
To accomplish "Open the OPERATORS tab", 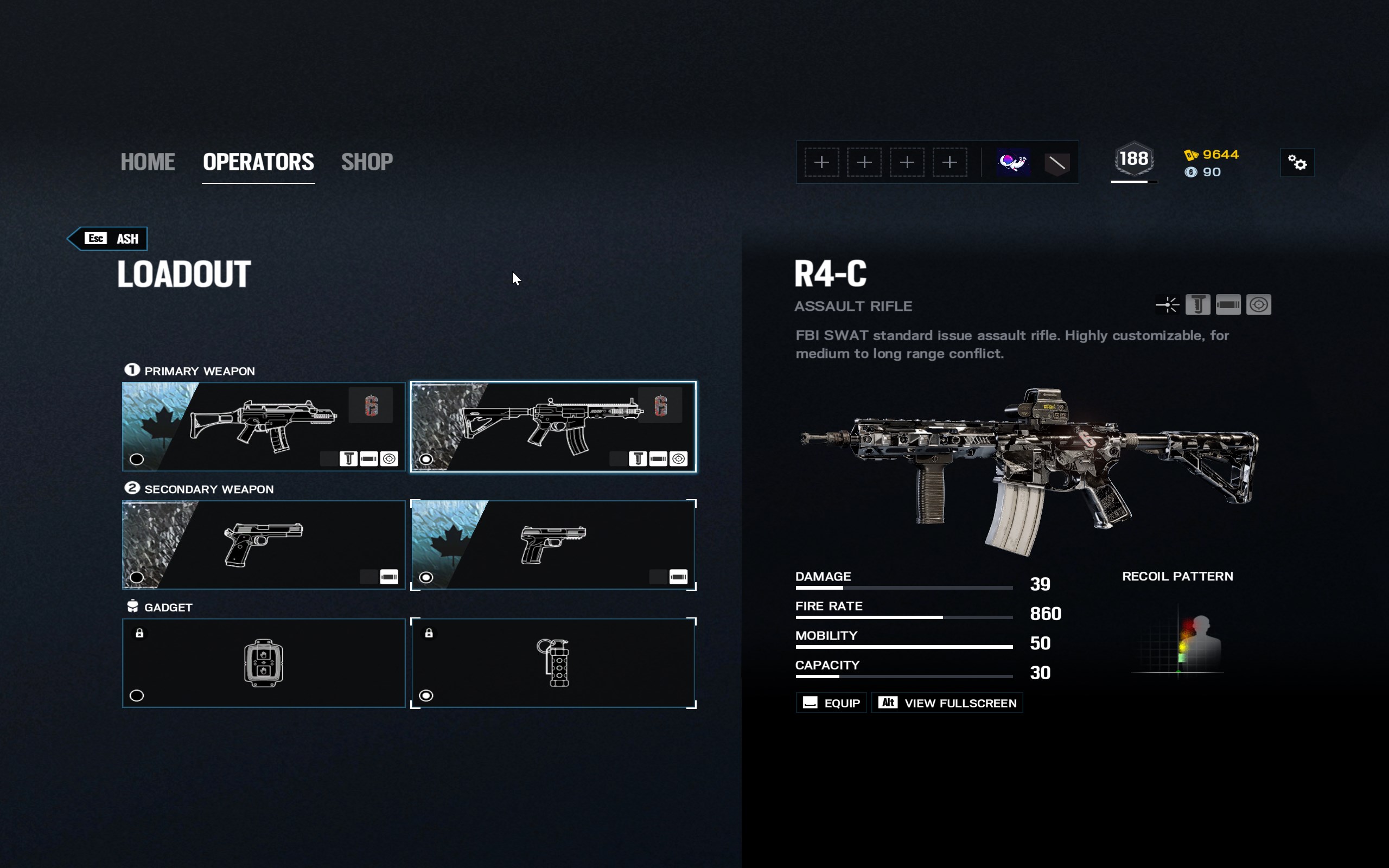I will [258, 162].
